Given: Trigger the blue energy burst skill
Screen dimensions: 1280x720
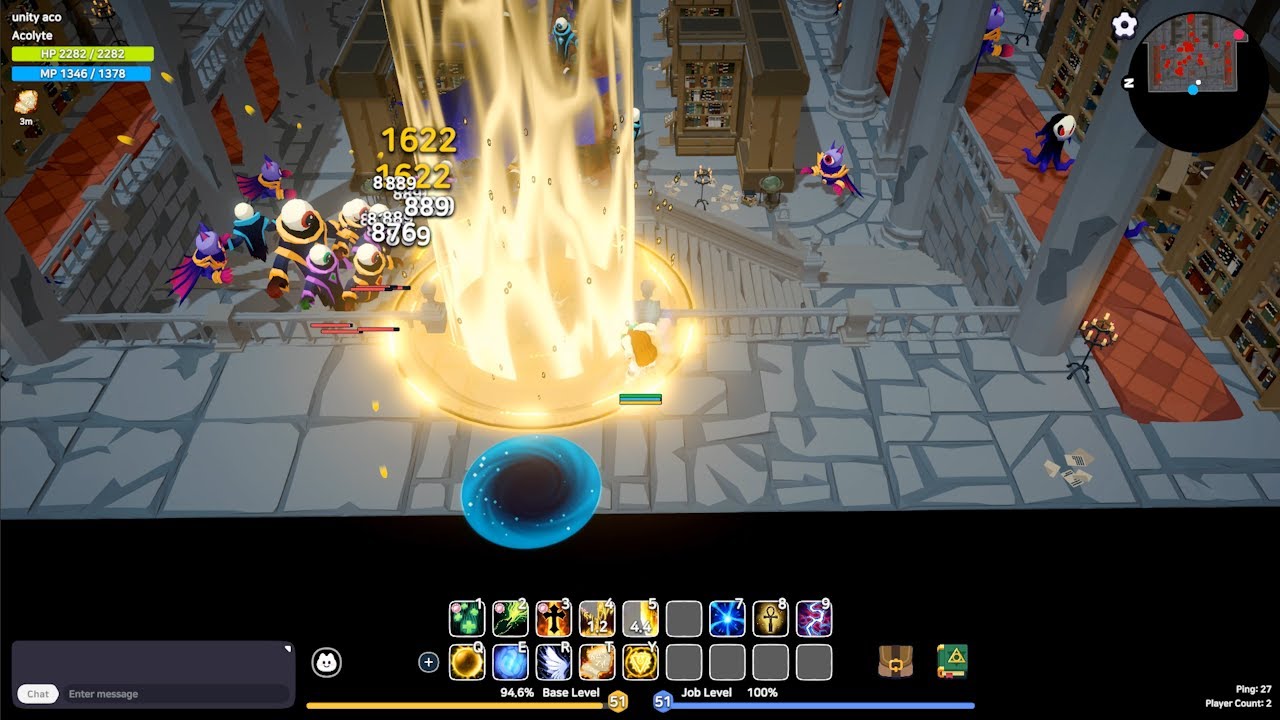Looking at the screenshot, I should [727, 619].
